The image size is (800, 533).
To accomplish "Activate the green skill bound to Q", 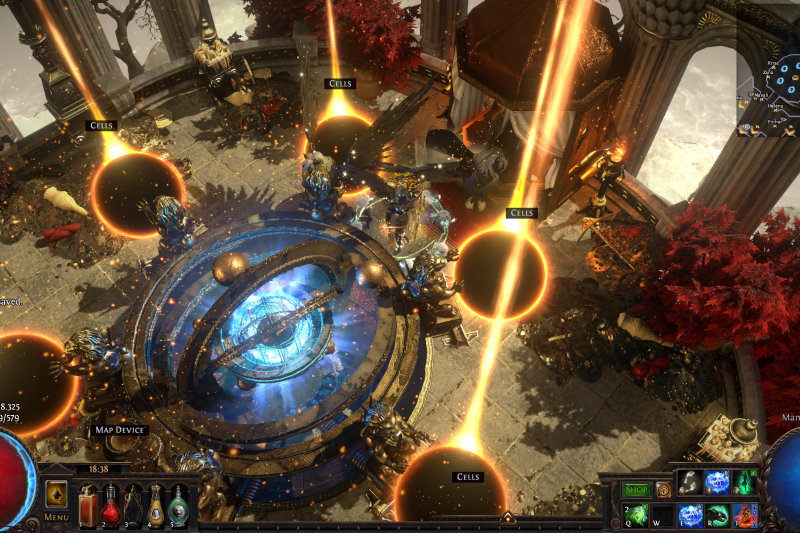I will 633,514.
